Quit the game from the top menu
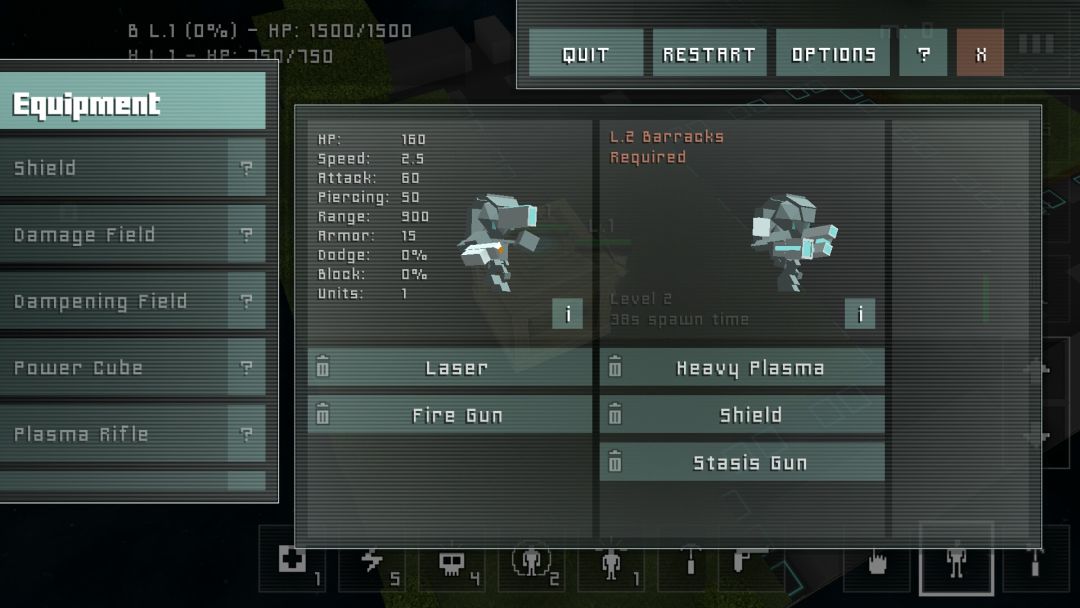The height and width of the screenshot is (608, 1080). click(x=585, y=54)
